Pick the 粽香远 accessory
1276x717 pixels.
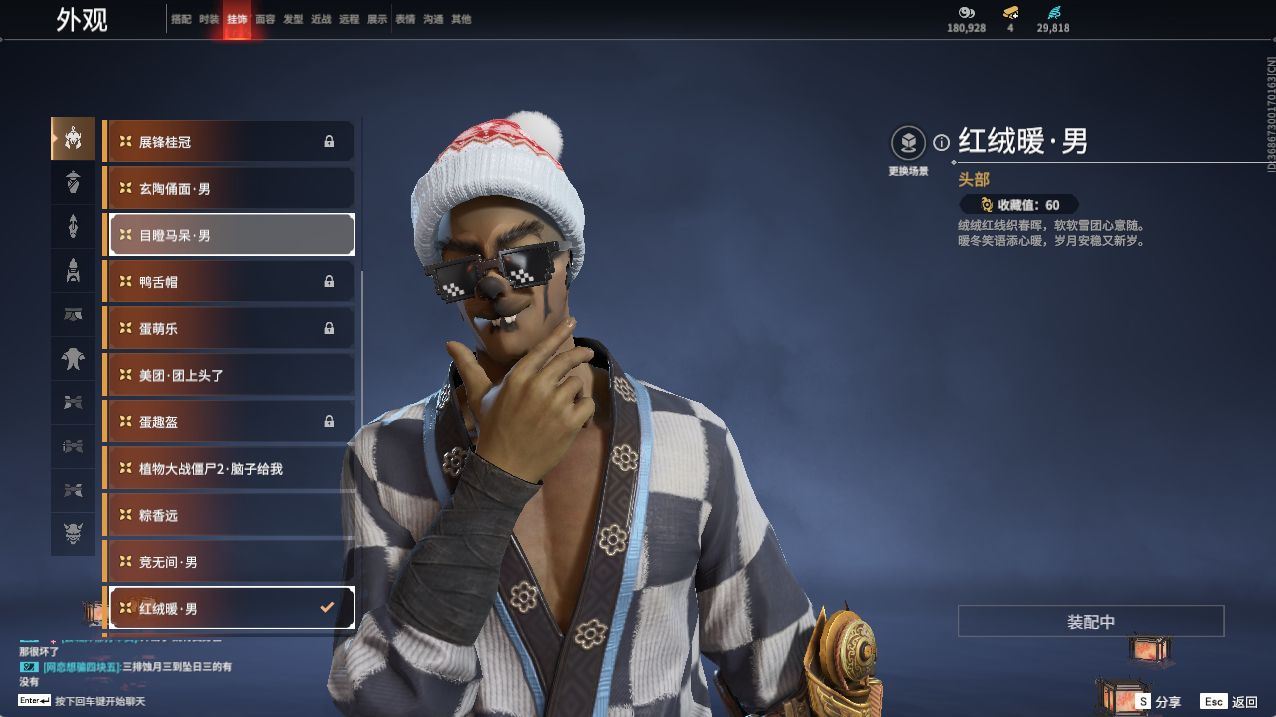coord(230,515)
